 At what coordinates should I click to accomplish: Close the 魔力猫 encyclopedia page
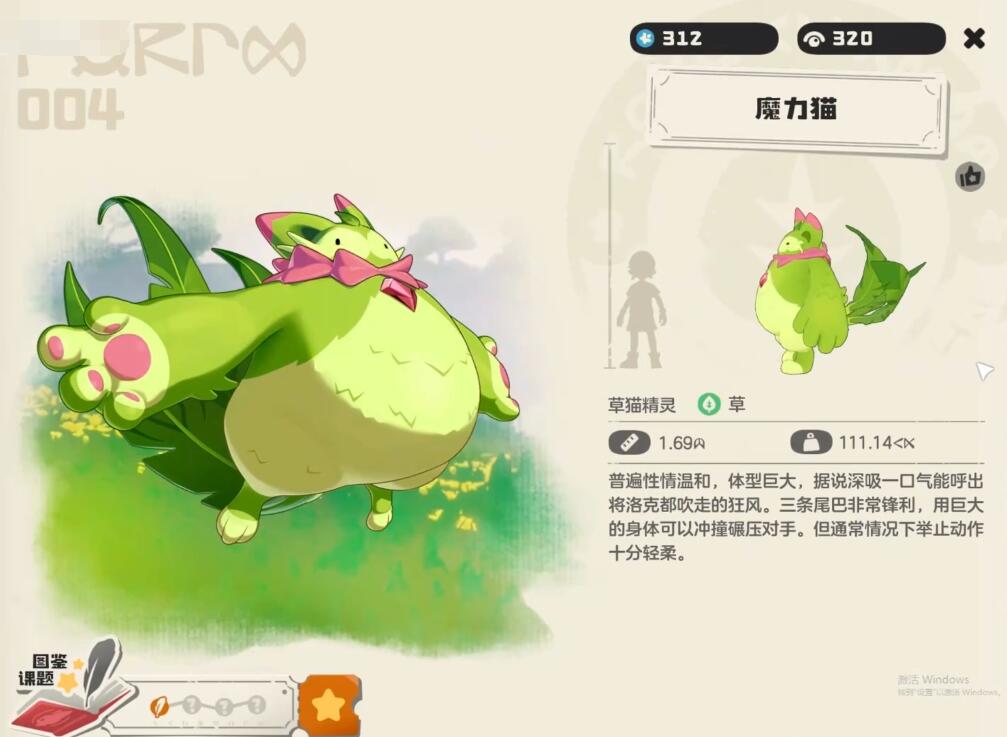[x=973, y=39]
